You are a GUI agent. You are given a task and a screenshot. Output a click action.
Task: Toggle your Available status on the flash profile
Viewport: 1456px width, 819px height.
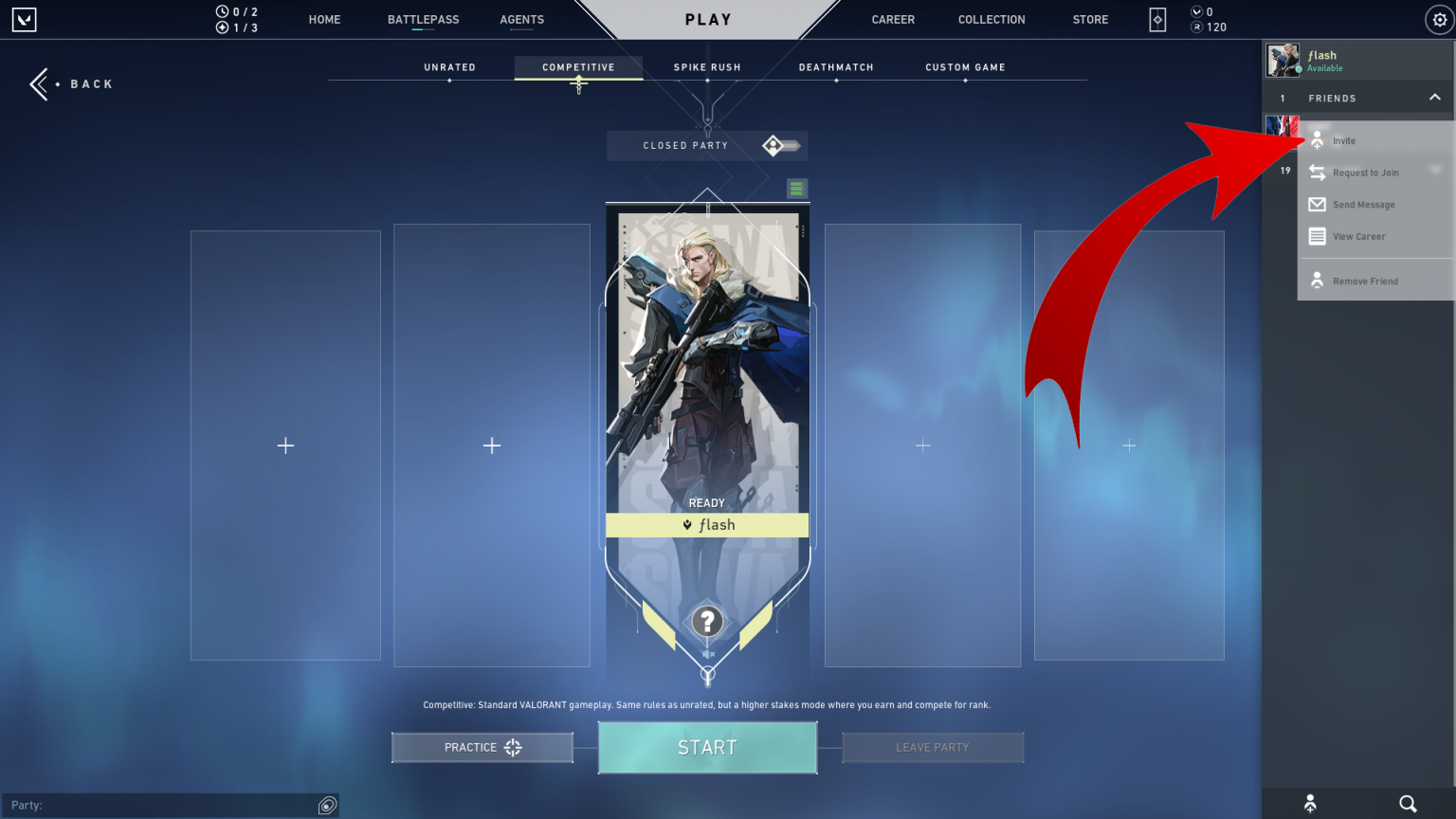pyautogui.click(x=1323, y=67)
